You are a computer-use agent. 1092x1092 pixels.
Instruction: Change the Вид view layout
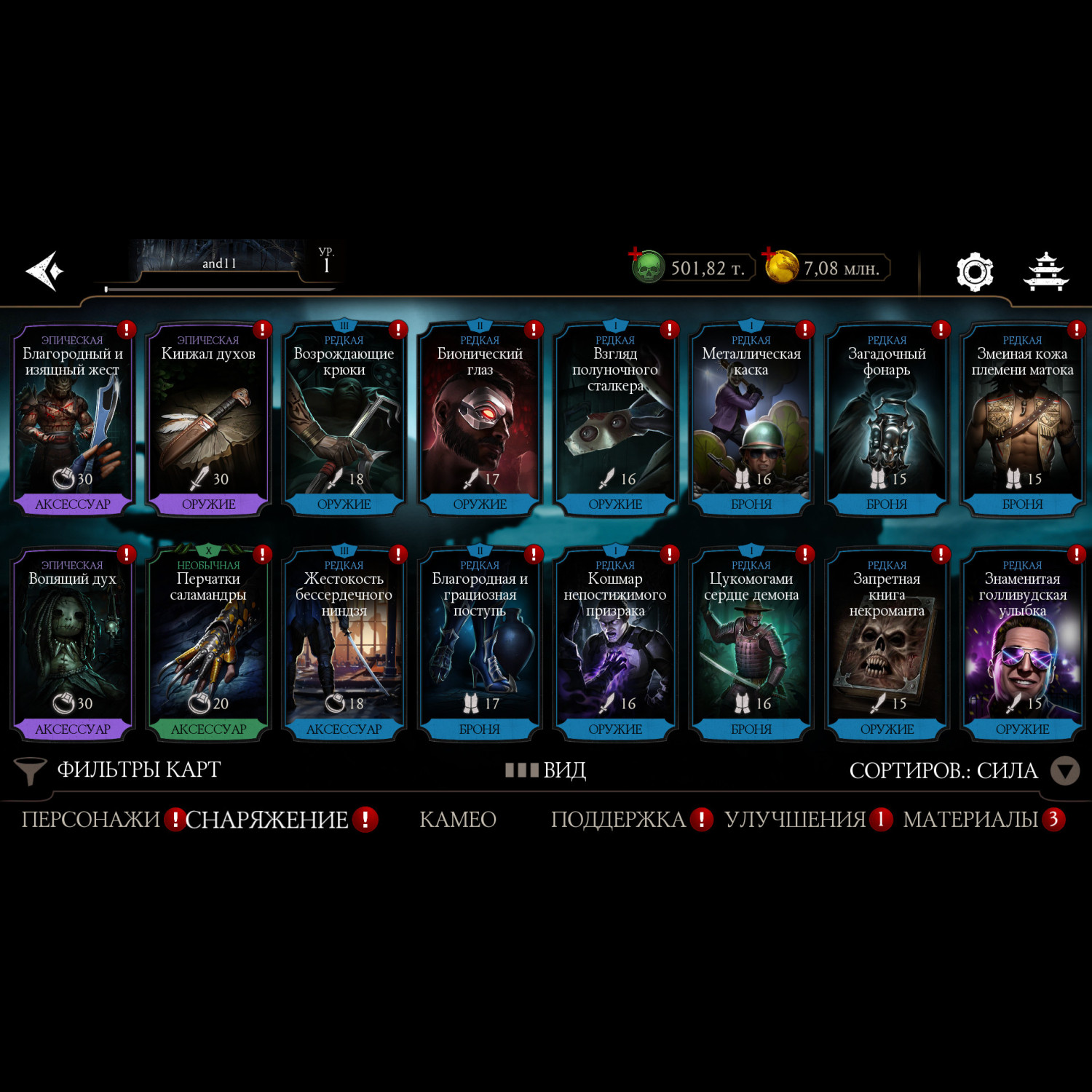click(x=546, y=770)
